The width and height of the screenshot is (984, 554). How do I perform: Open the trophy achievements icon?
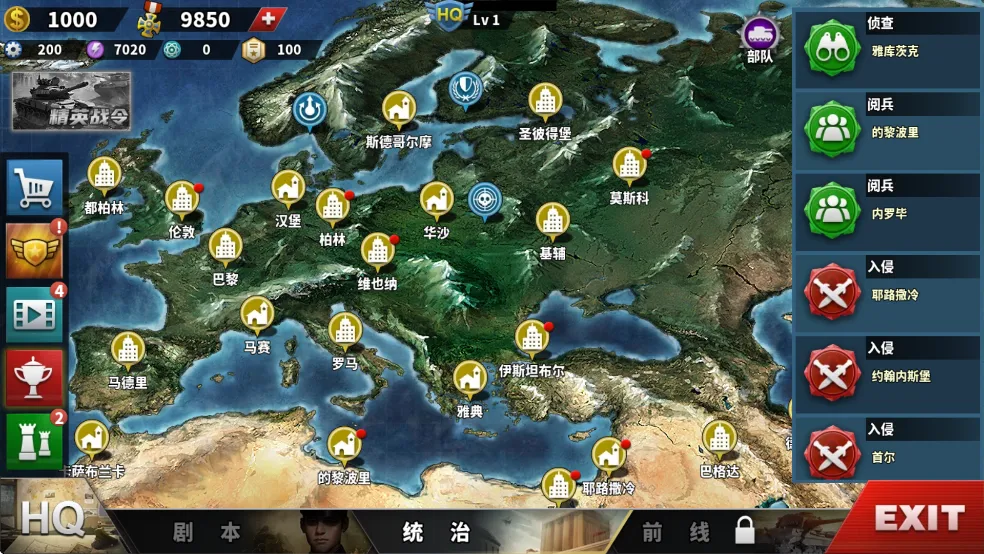pos(35,377)
